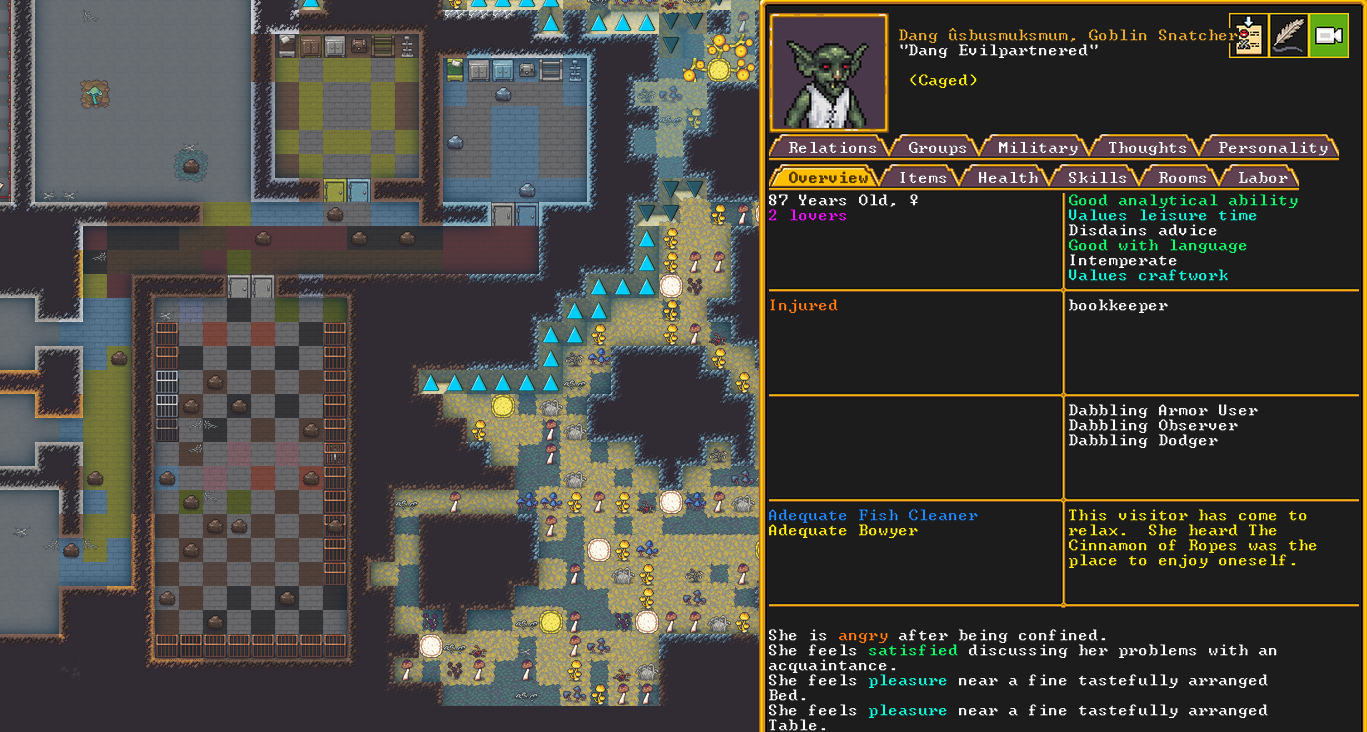
Task: Click the parchment sheet with down arrow icon
Action: point(1248,36)
